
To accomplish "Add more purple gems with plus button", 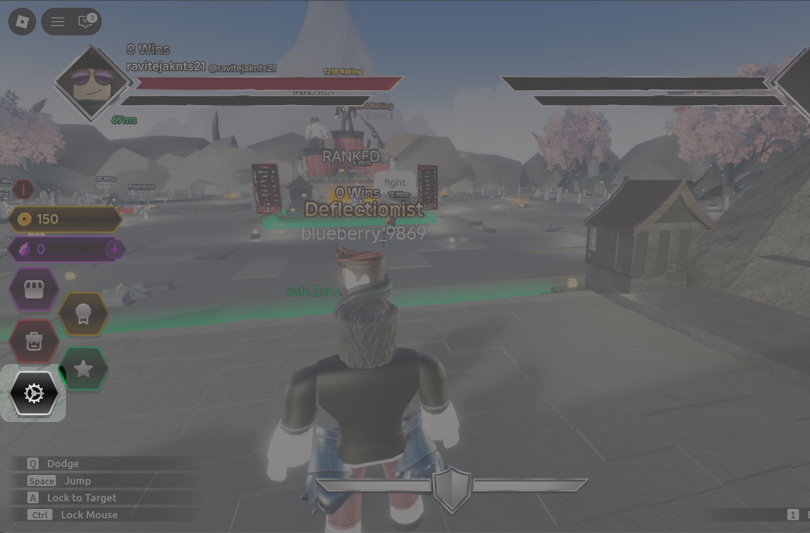I will click(x=115, y=249).
